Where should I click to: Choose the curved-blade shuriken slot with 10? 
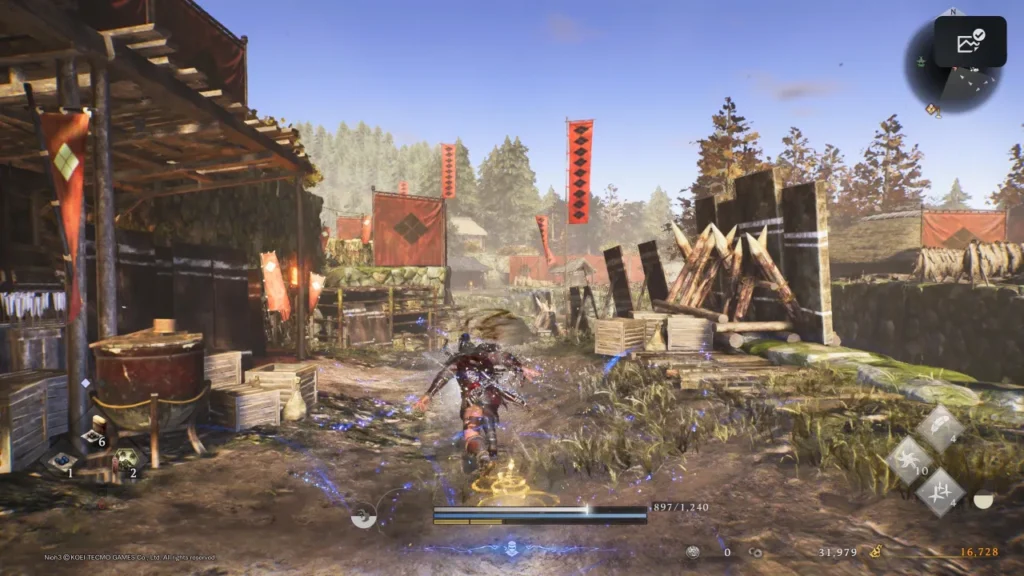pos(909,461)
